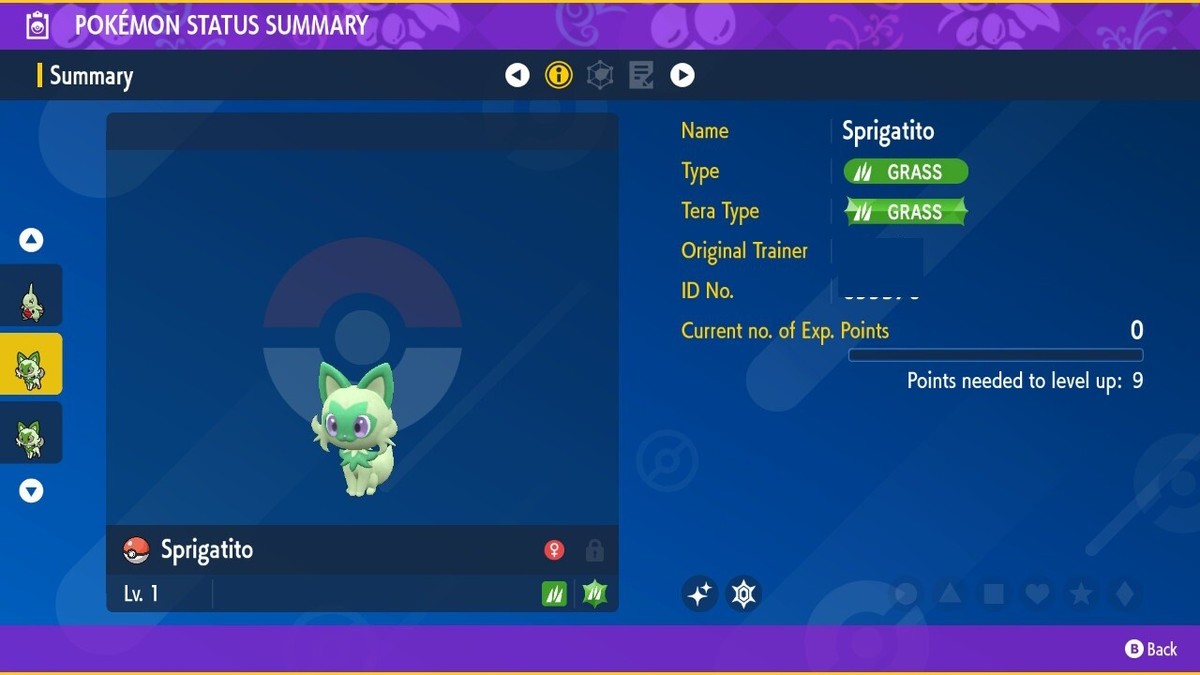Image resolution: width=1200 pixels, height=675 pixels.
Task: Click the shiny sparkle icon
Action: (x=700, y=594)
